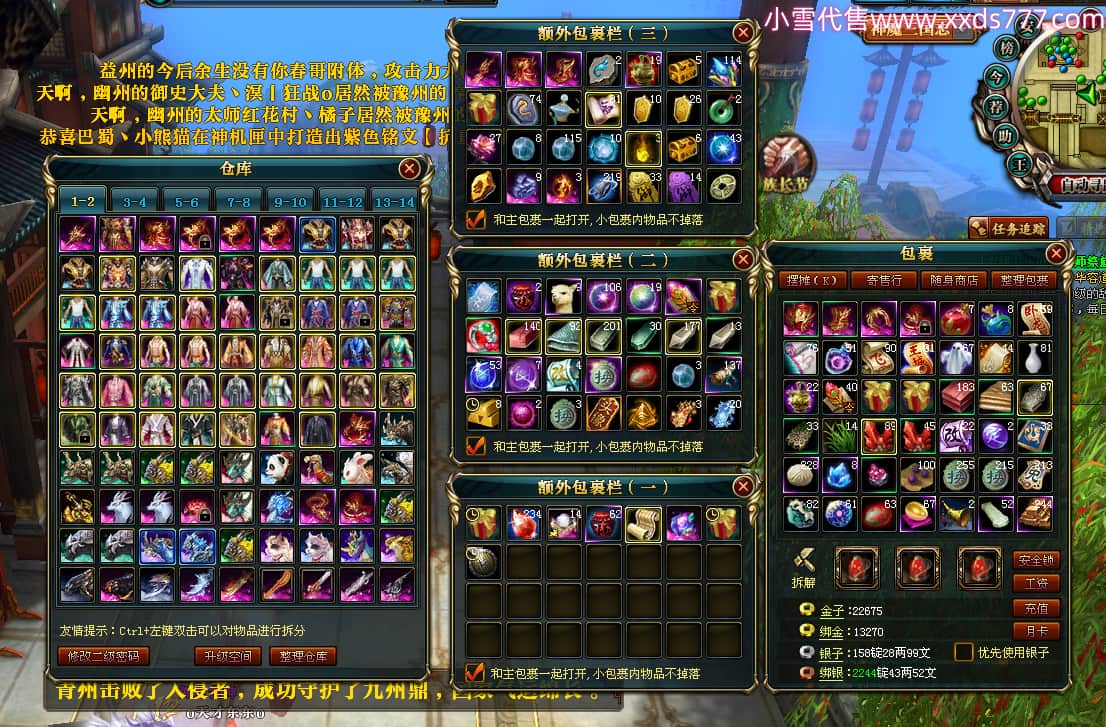This screenshot has width=1106, height=727.
Task: Upgrade storage with 升级空间 button
Action: tap(227, 657)
